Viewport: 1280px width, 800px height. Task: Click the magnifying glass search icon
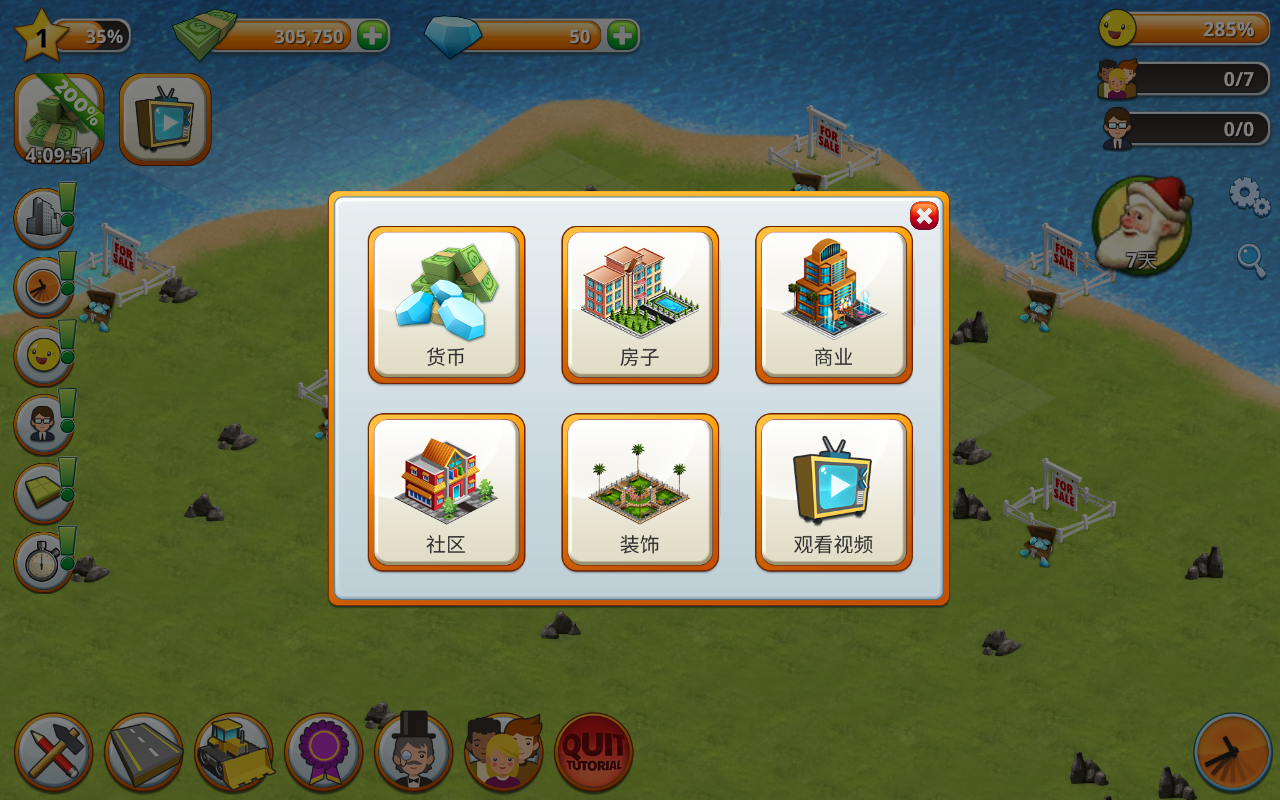pos(1251,259)
